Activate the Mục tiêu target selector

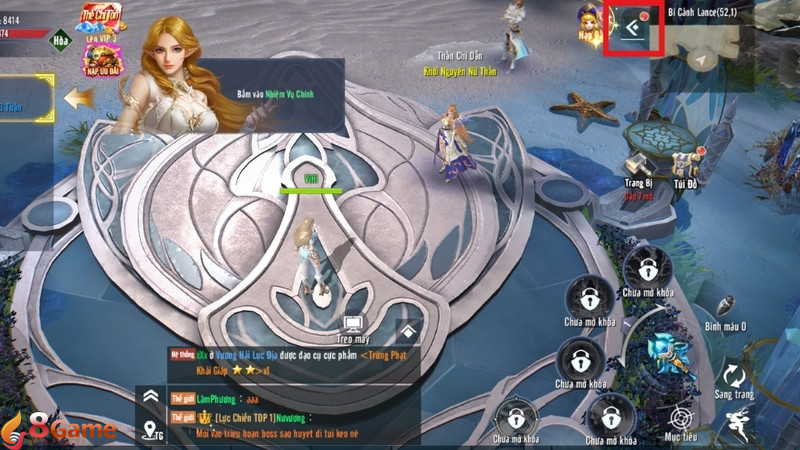tap(682, 418)
